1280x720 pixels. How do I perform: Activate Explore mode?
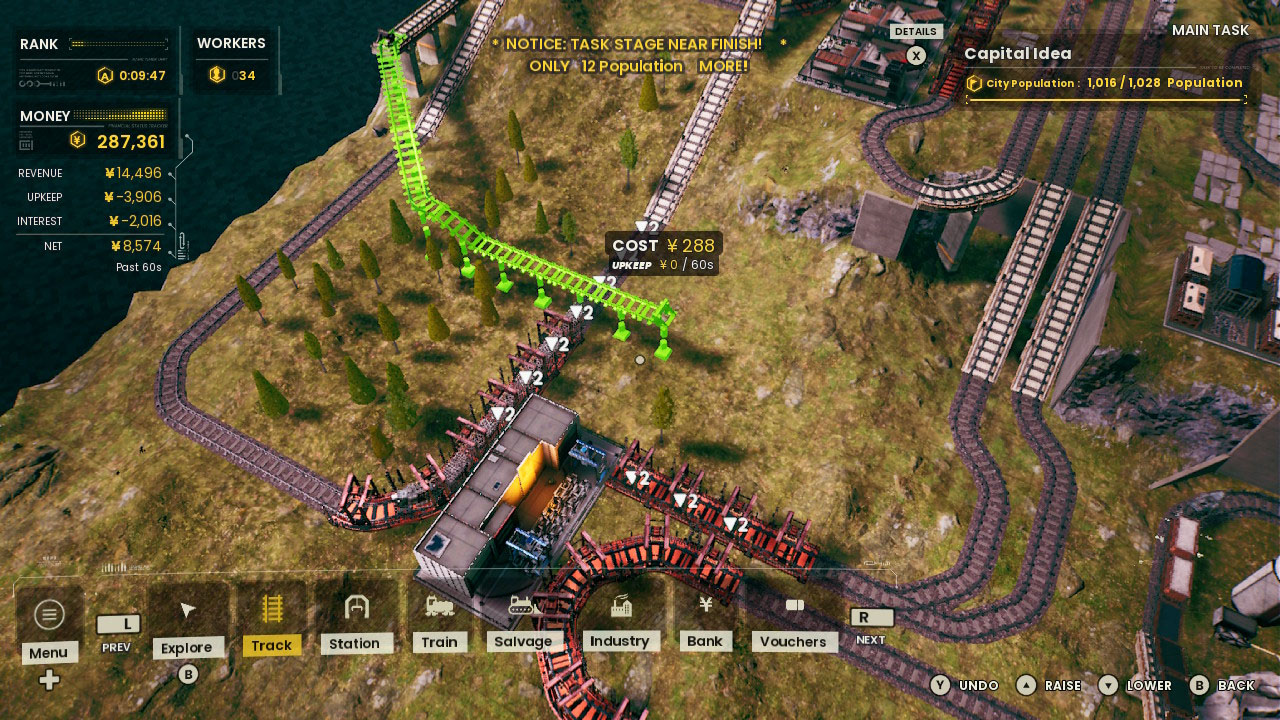[x=188, y=630]
